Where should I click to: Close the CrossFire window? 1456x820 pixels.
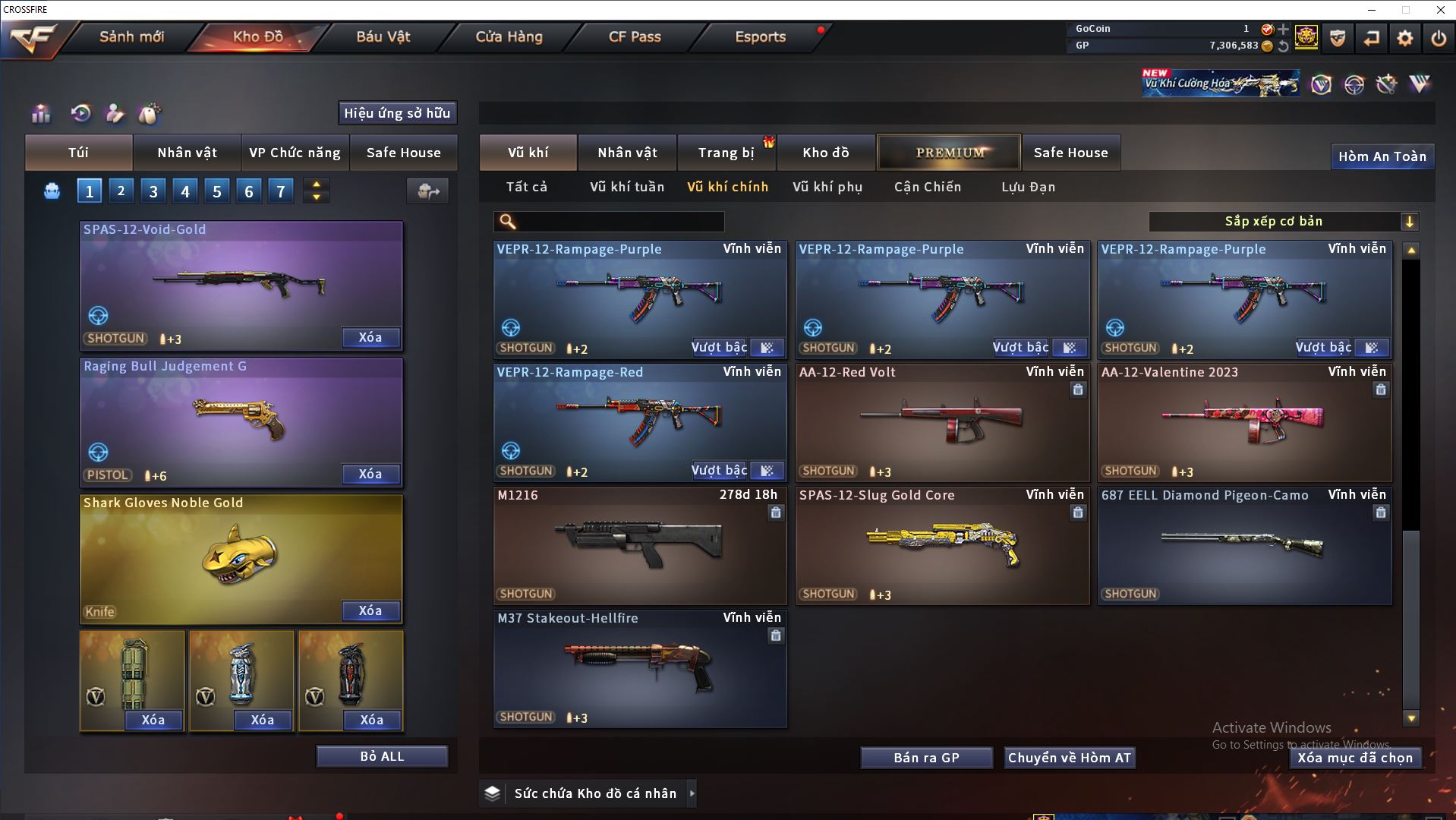pos(1440,10)
